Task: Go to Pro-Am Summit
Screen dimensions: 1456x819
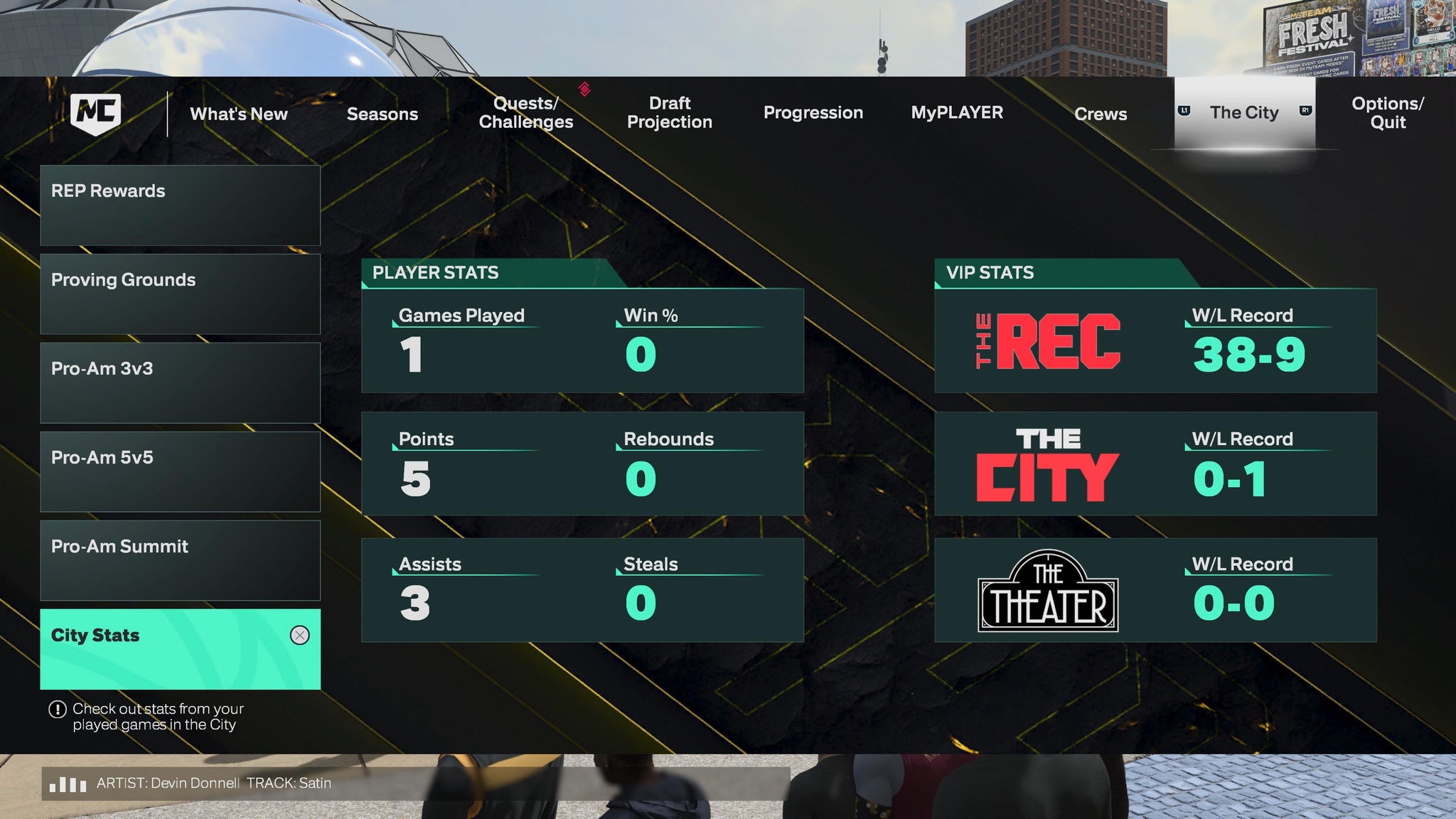Action: [180, 561]
